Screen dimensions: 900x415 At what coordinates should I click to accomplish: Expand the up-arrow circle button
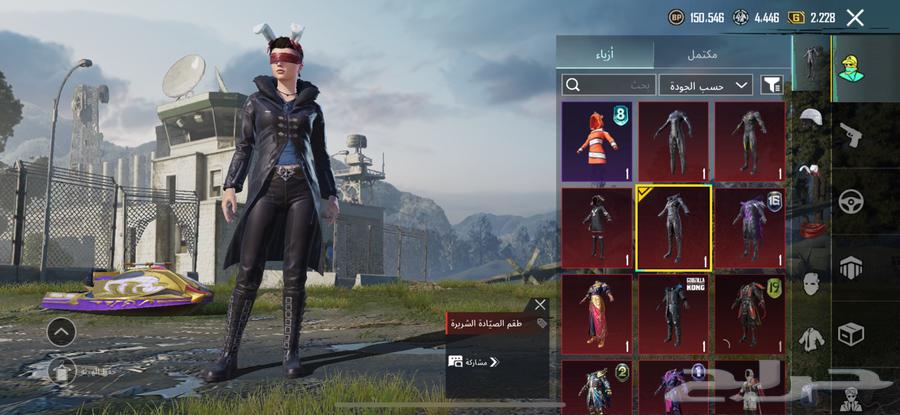(x=60, y=330)
